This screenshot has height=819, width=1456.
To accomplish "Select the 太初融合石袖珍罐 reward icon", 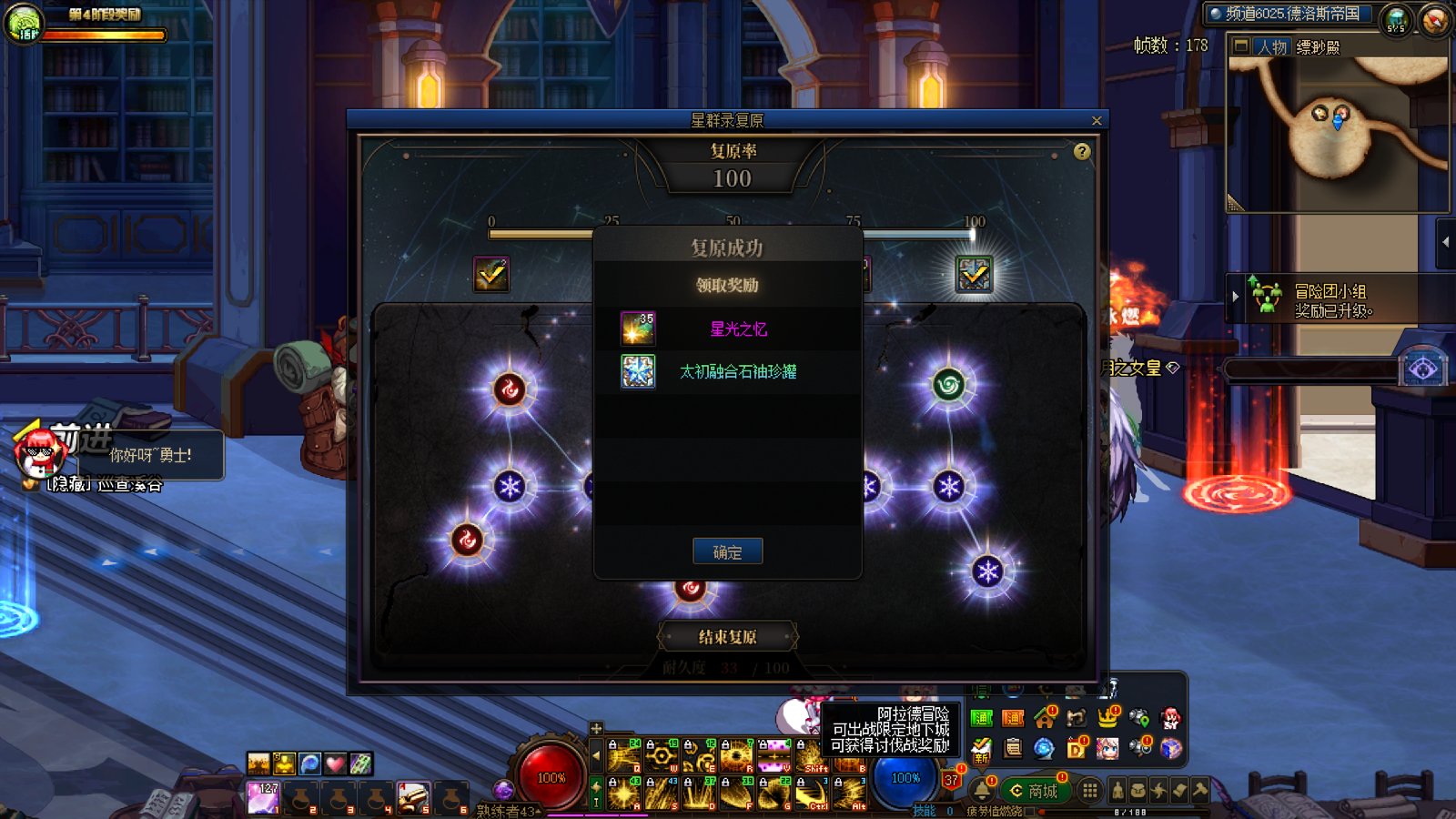I will (637, 371).
